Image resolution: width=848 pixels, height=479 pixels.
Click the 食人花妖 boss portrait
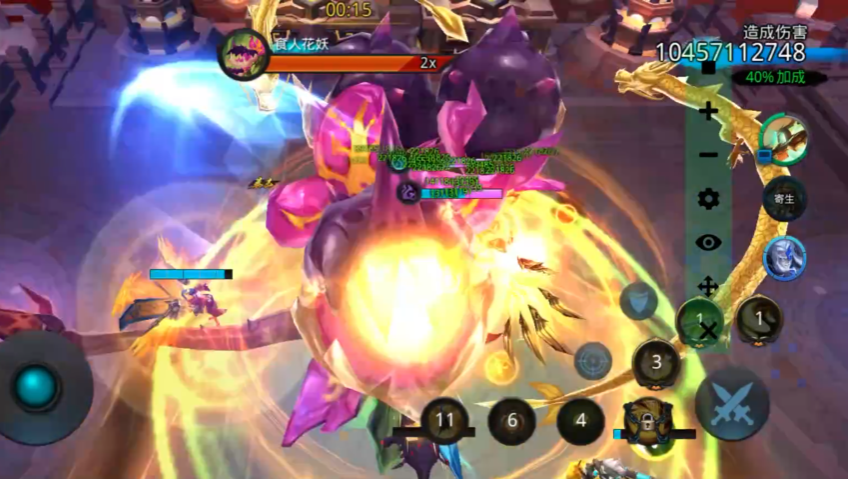pyautogui.click(x=243, y=53)
